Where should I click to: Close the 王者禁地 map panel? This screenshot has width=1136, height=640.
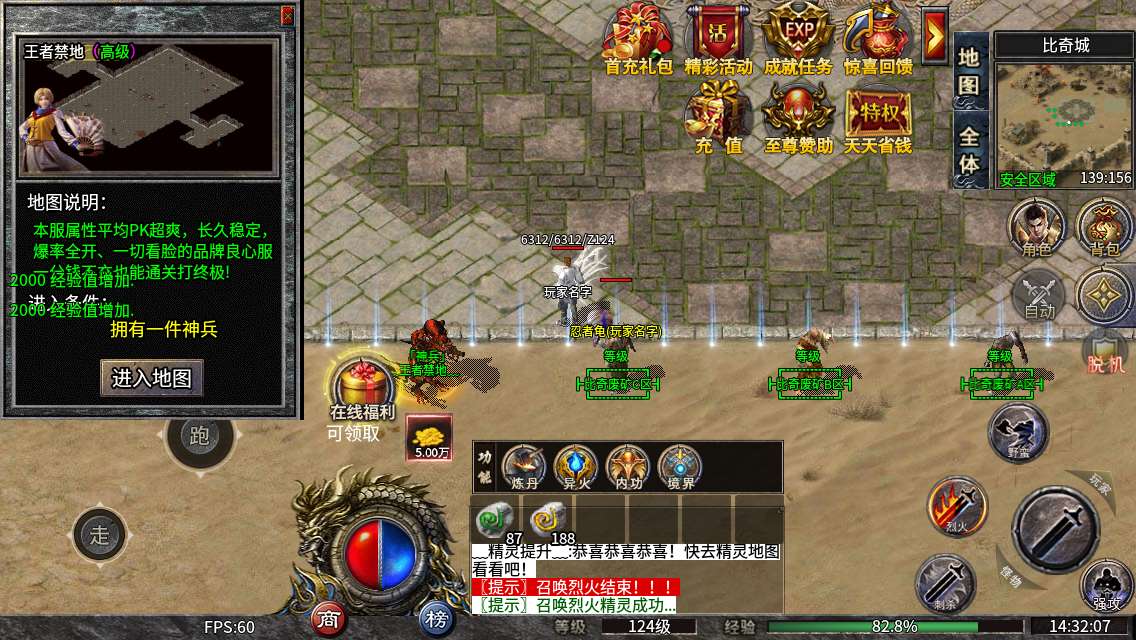point(287,15)
